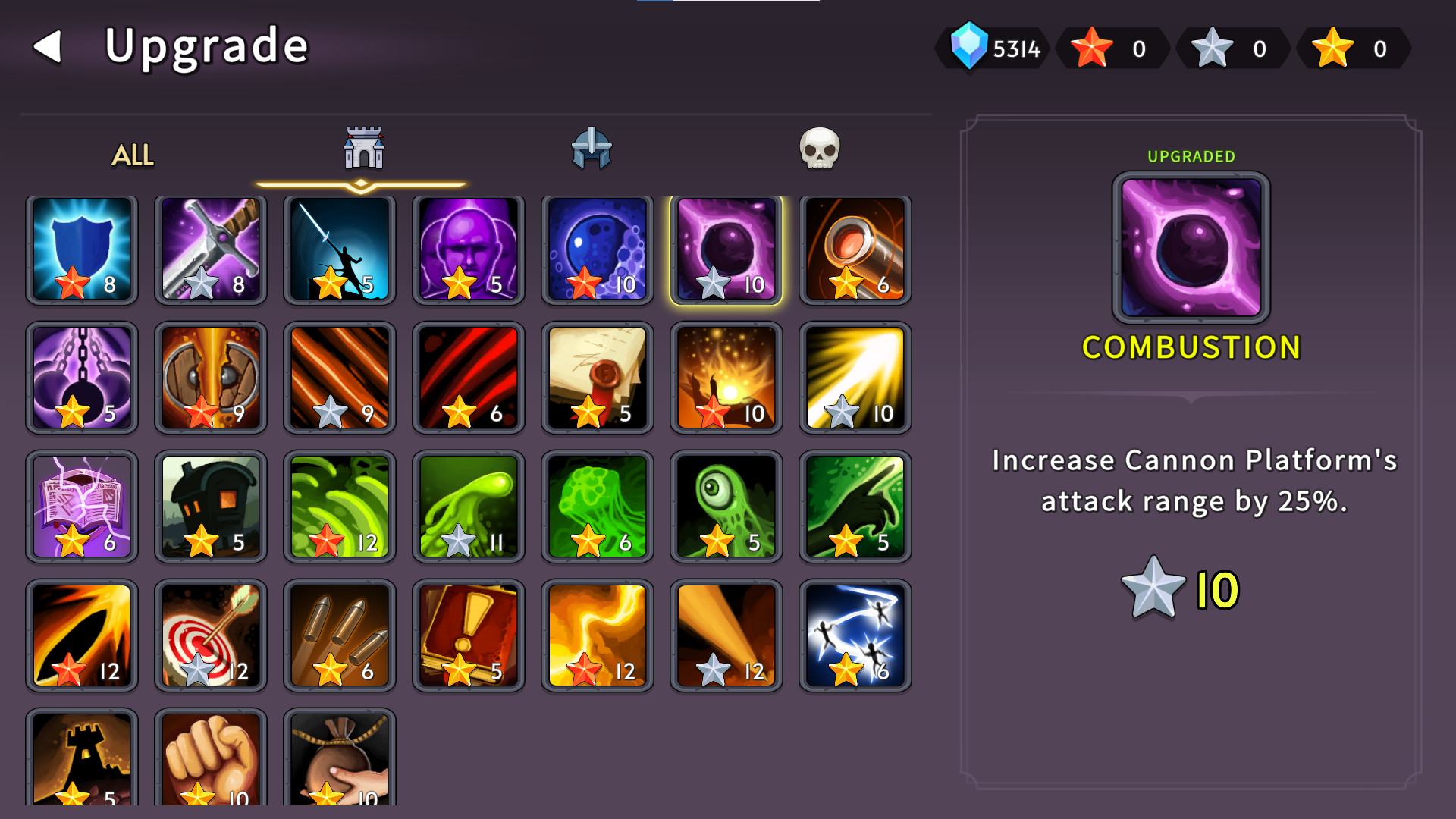Viewport: 1456px width, 819px height.
Task: Select the green eyeball upgrade
Action: coord(725,506)
